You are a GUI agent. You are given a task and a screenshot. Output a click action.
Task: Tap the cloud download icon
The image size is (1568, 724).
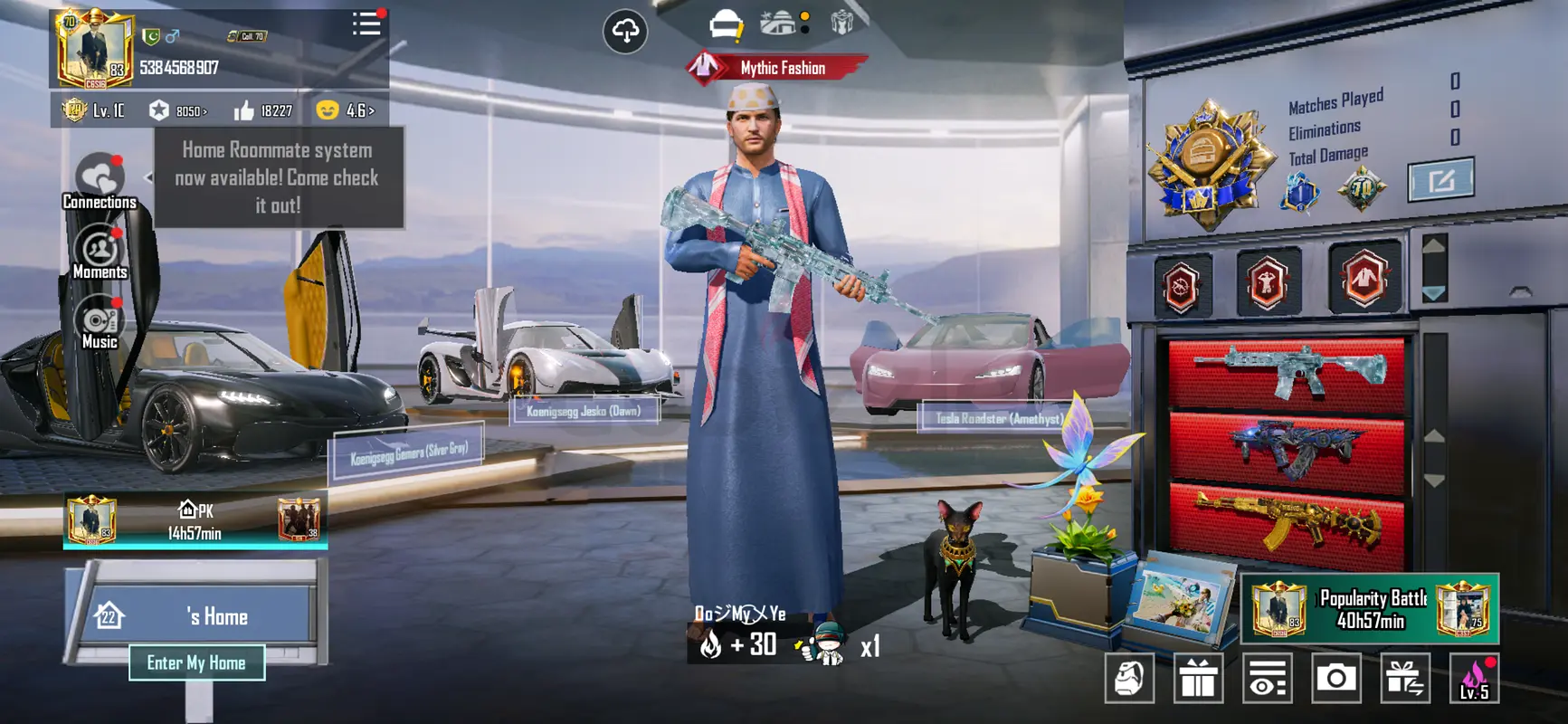625,31
